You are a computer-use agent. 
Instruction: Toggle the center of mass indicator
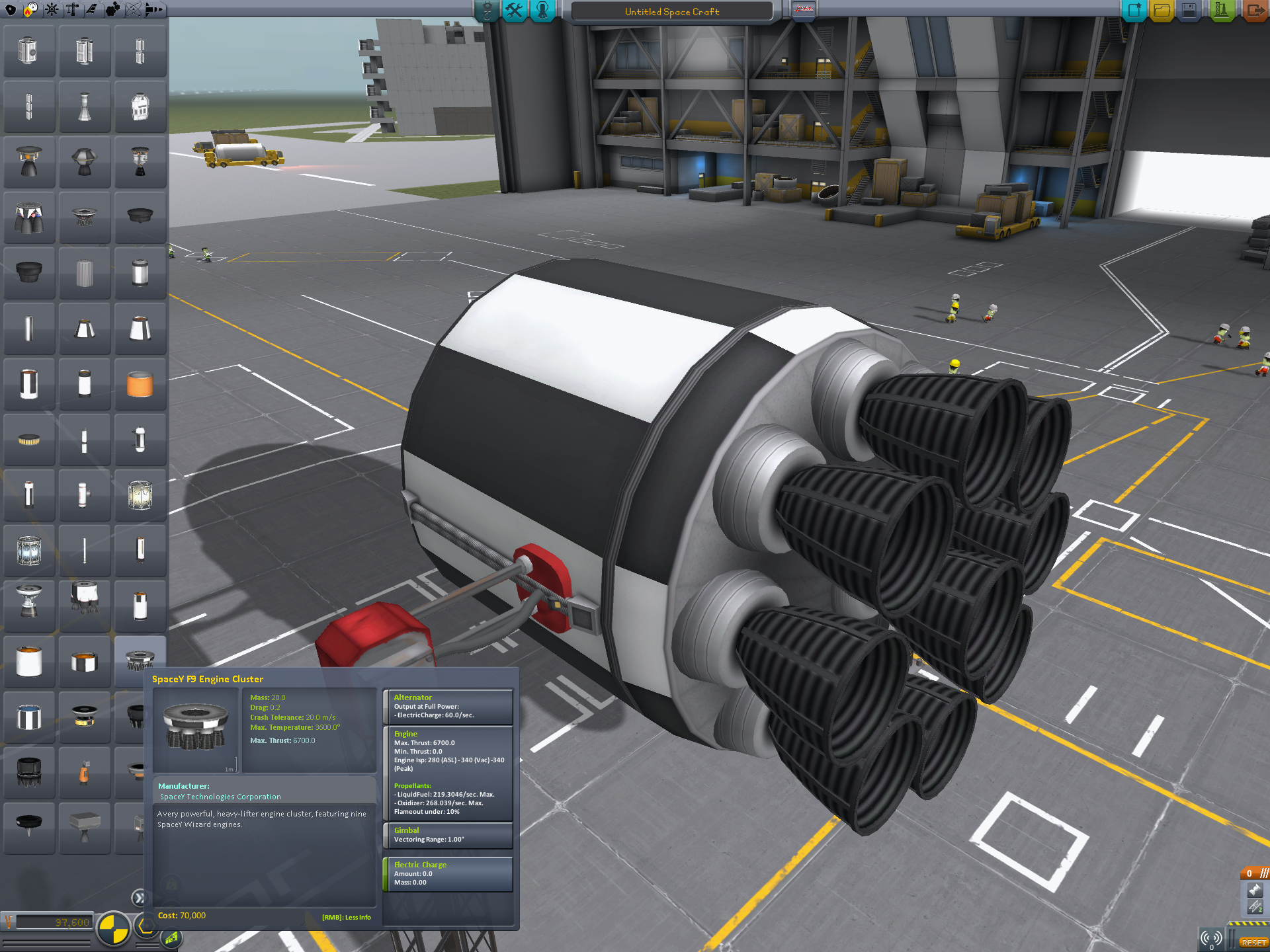pyautogui.click(x=113, y=928)
